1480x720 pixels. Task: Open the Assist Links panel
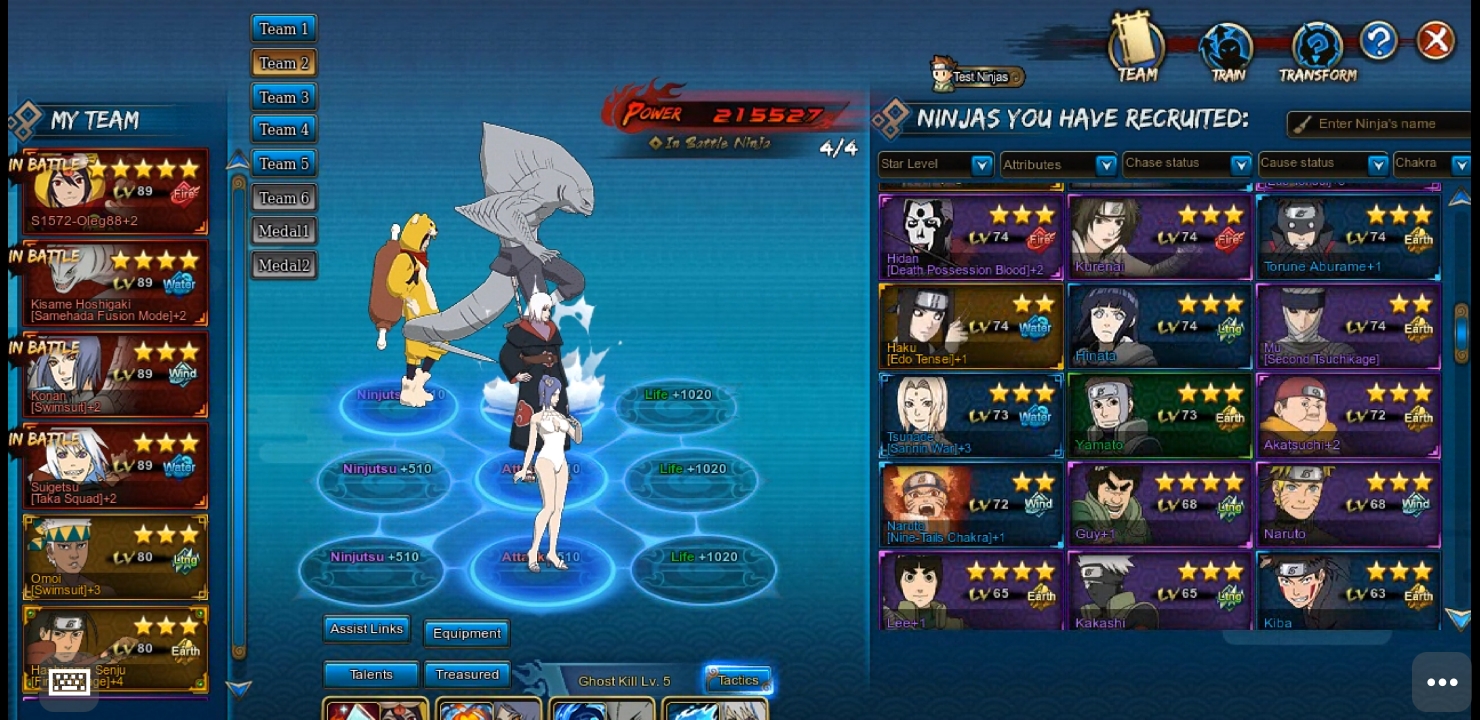click(x=366, y=629)
